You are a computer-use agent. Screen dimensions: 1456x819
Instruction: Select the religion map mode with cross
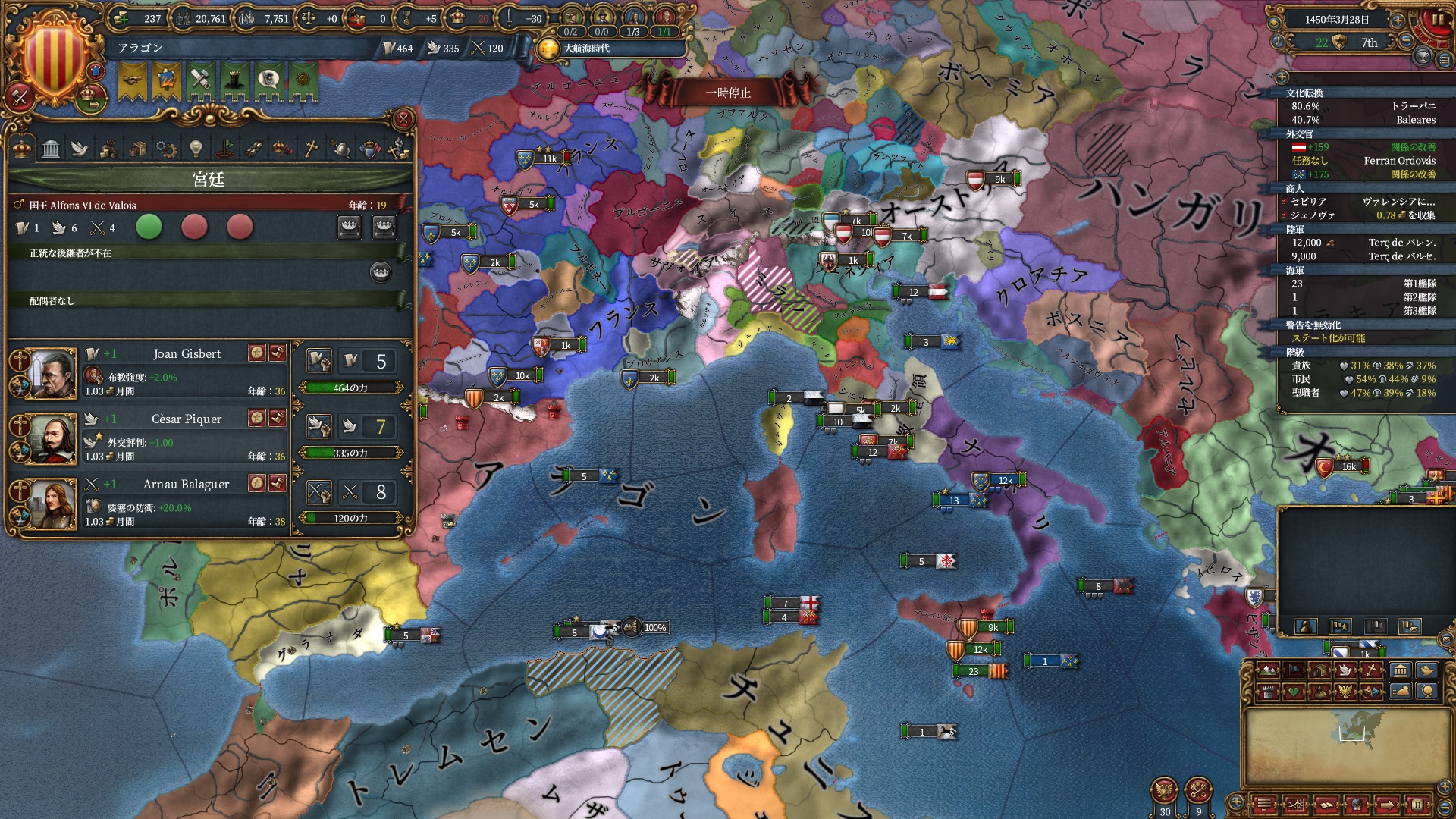[x=1372, y=670]
